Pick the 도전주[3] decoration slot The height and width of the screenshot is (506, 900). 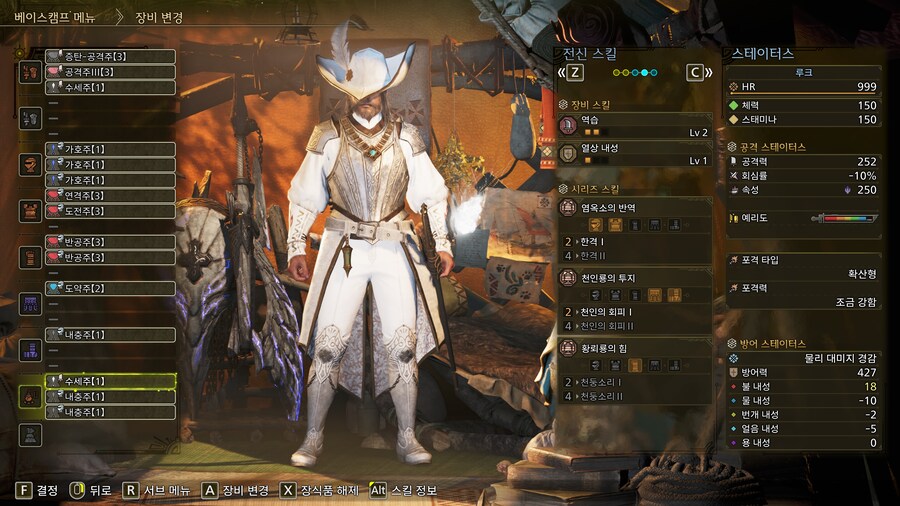click(x=110, y=211)
